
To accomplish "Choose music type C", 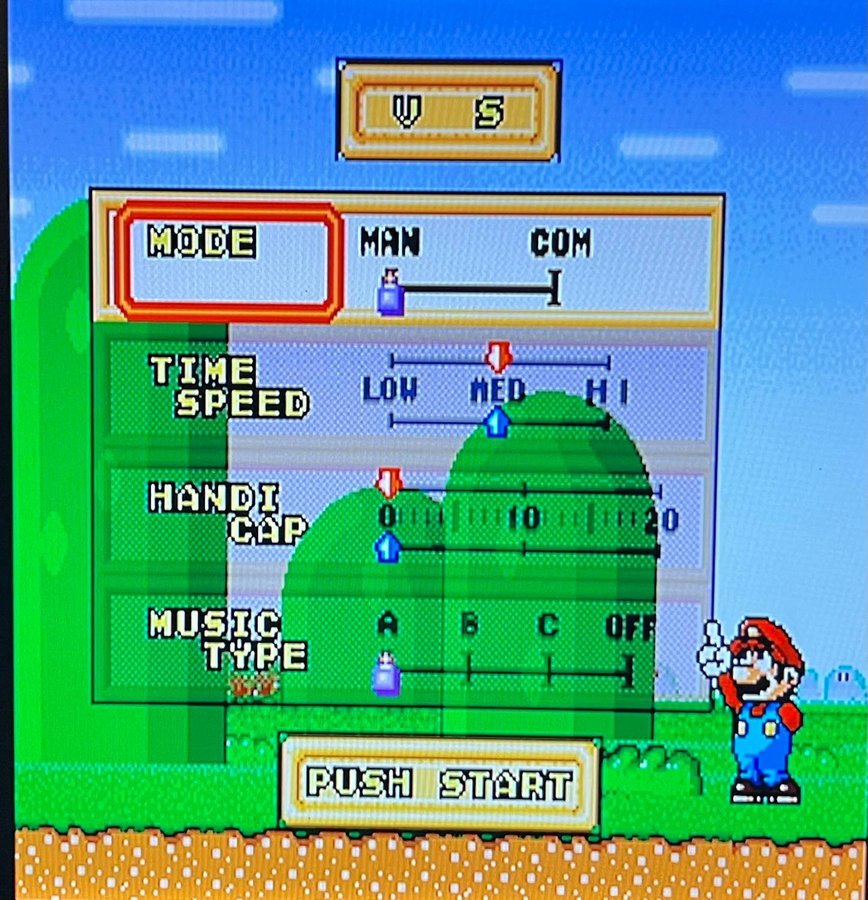I will tap(547, 626).
